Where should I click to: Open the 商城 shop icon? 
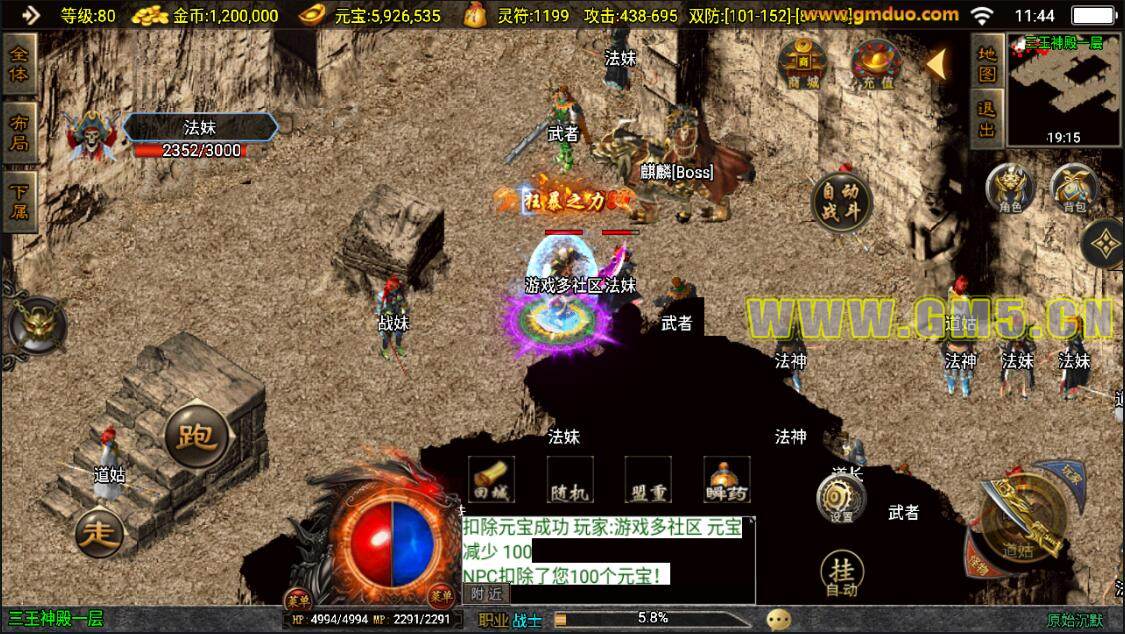tap(802, 63)
